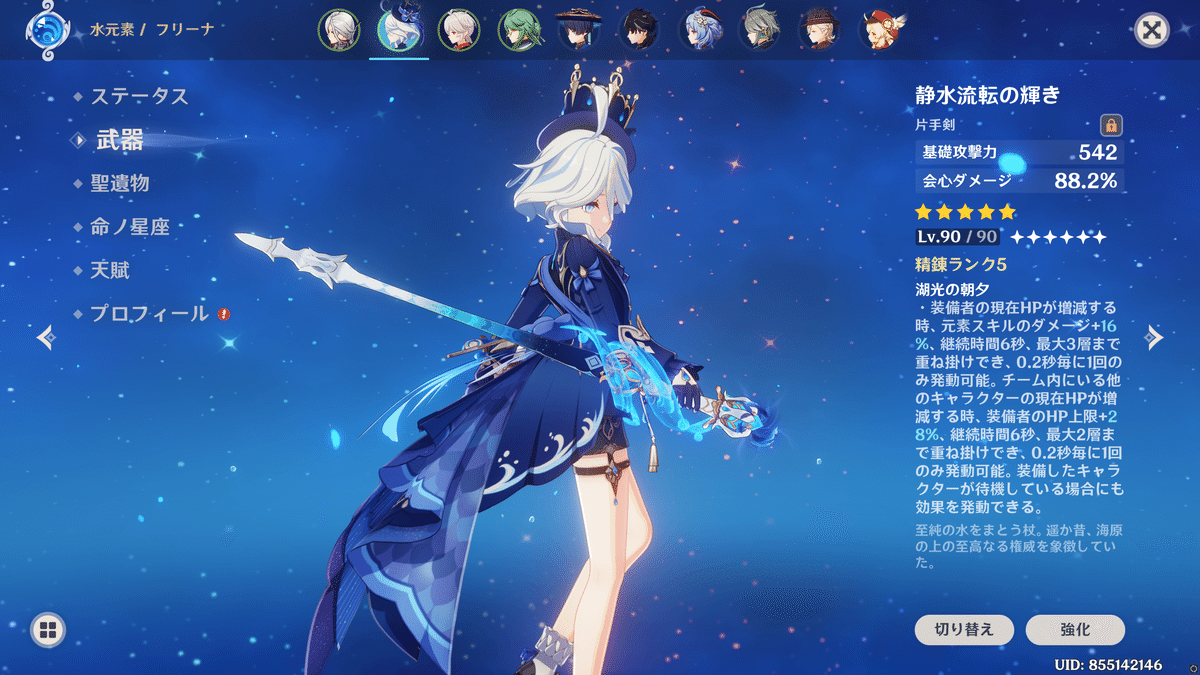Image resolution: width=1200 pixels, height=675 pixels.
Task: Select Klee's red-hat portrait
Action: click(x=884, y=30)
